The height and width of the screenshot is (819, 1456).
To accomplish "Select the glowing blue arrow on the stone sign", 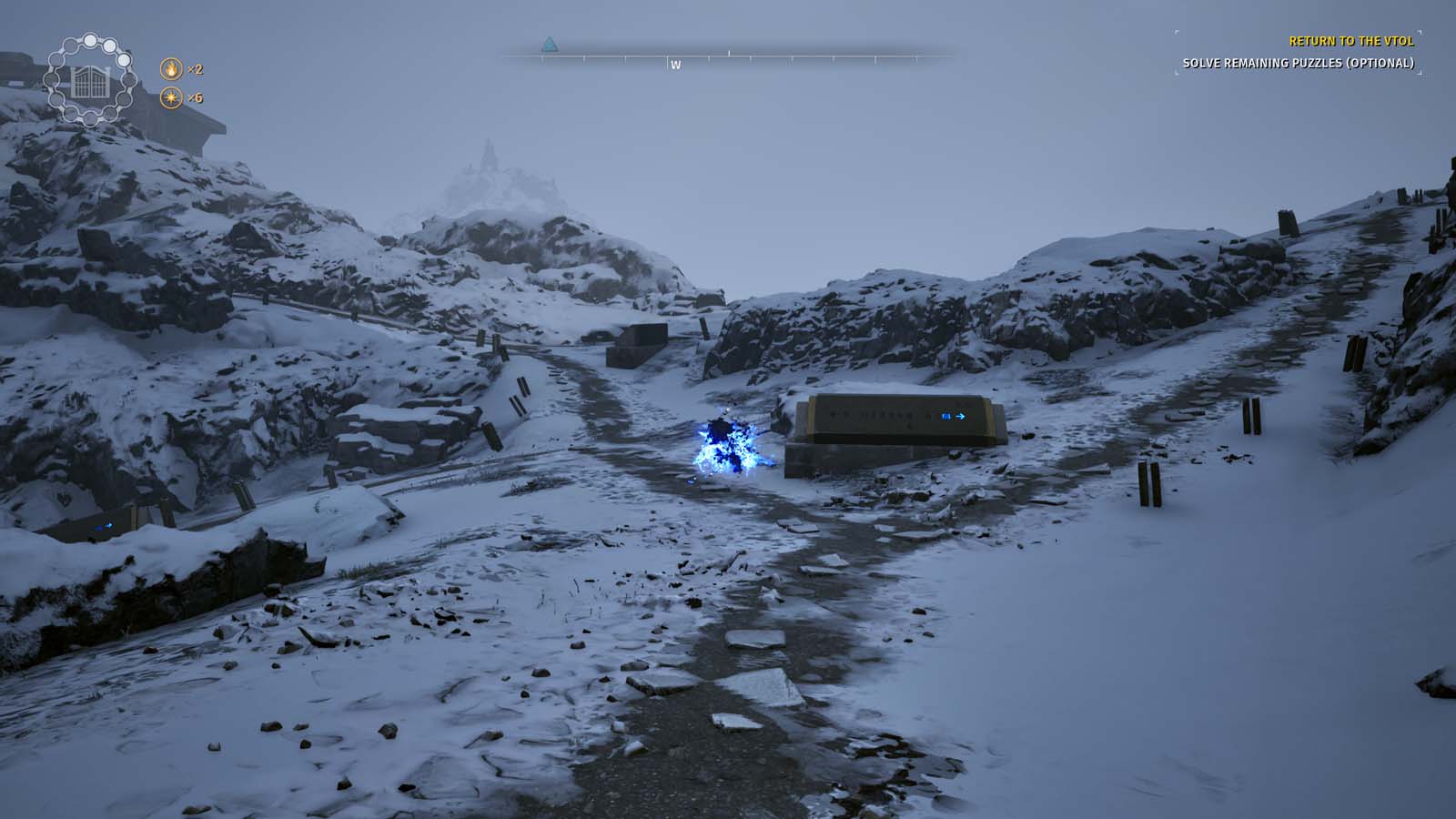I will click(x=960, y=417).
